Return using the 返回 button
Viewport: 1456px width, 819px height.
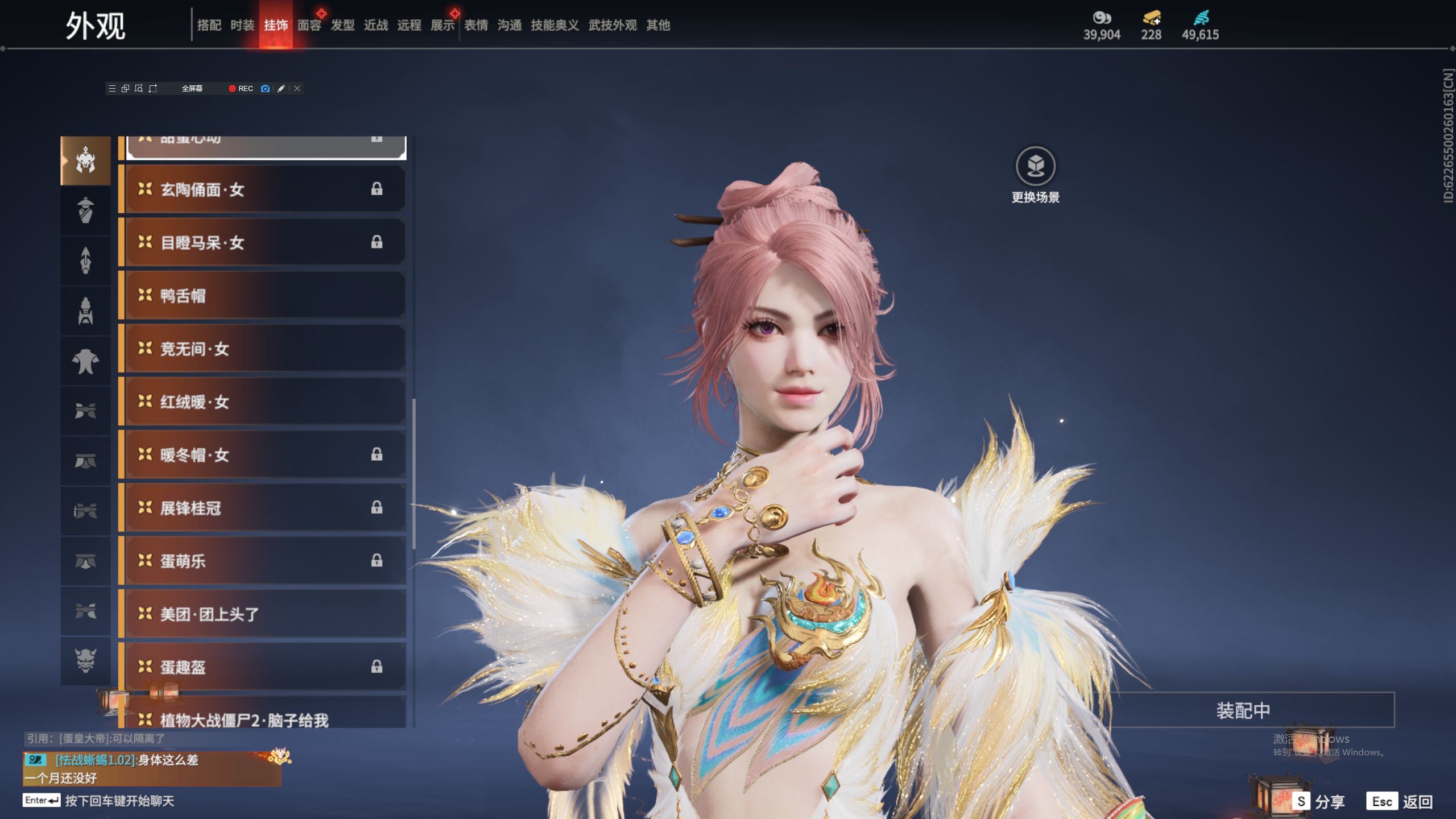click(x=1401, y=801)
